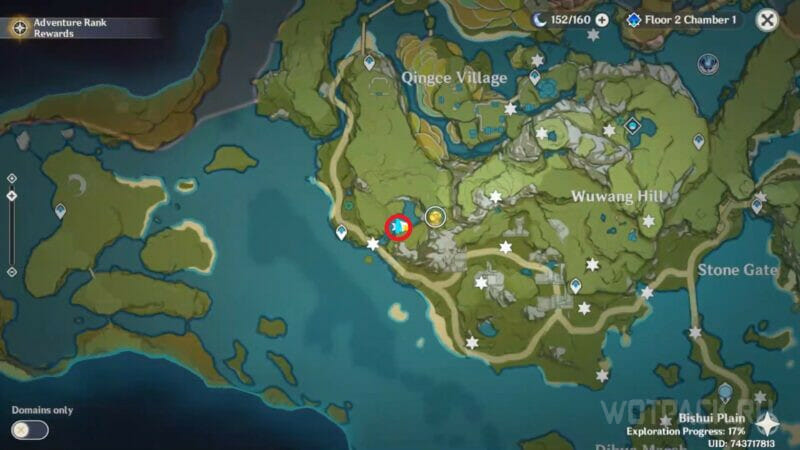
Task: Close the map with the X button
Action: coord(767,19)
